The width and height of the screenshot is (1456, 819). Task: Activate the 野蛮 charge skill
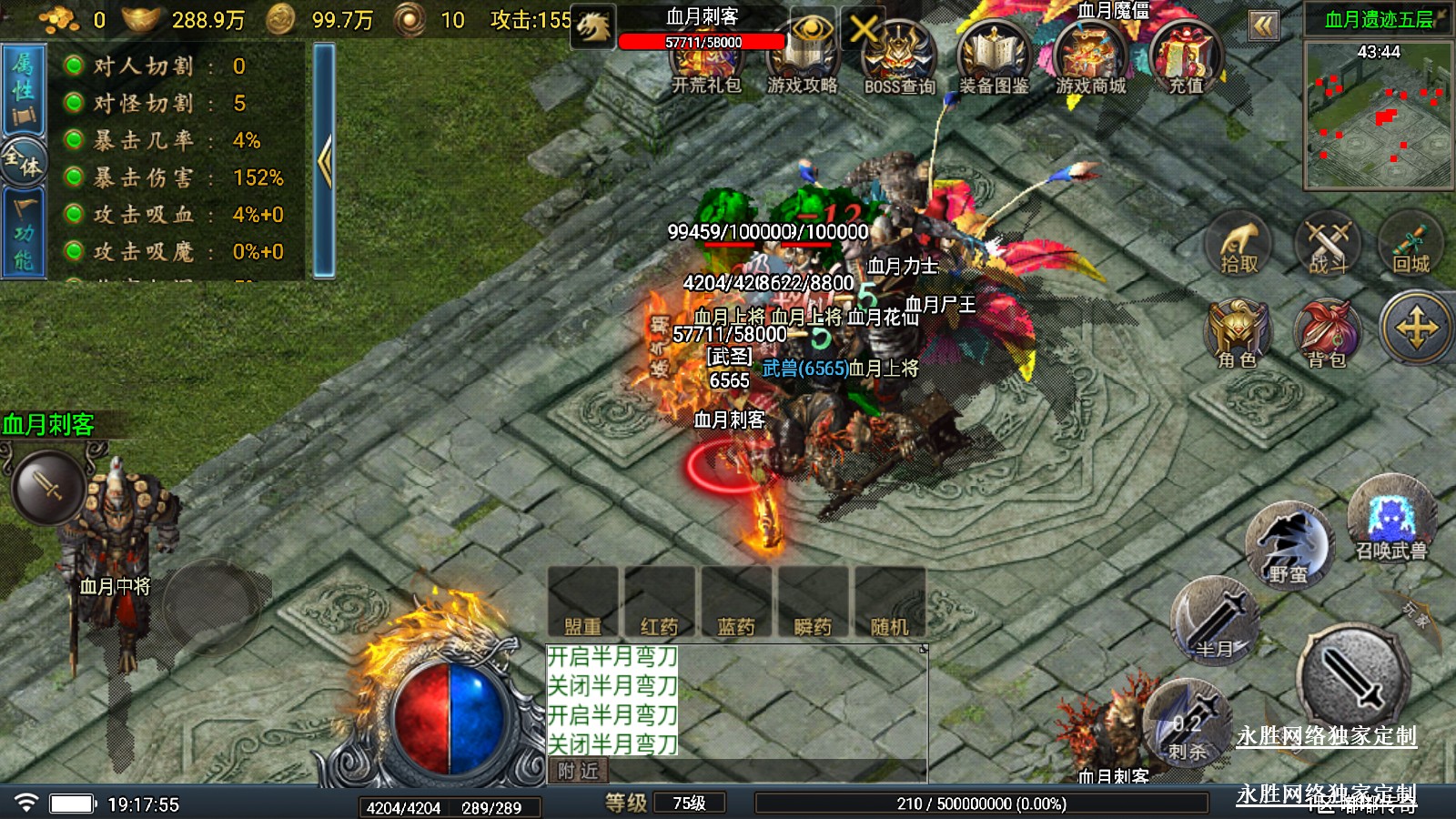click(x=1289, y=548)
